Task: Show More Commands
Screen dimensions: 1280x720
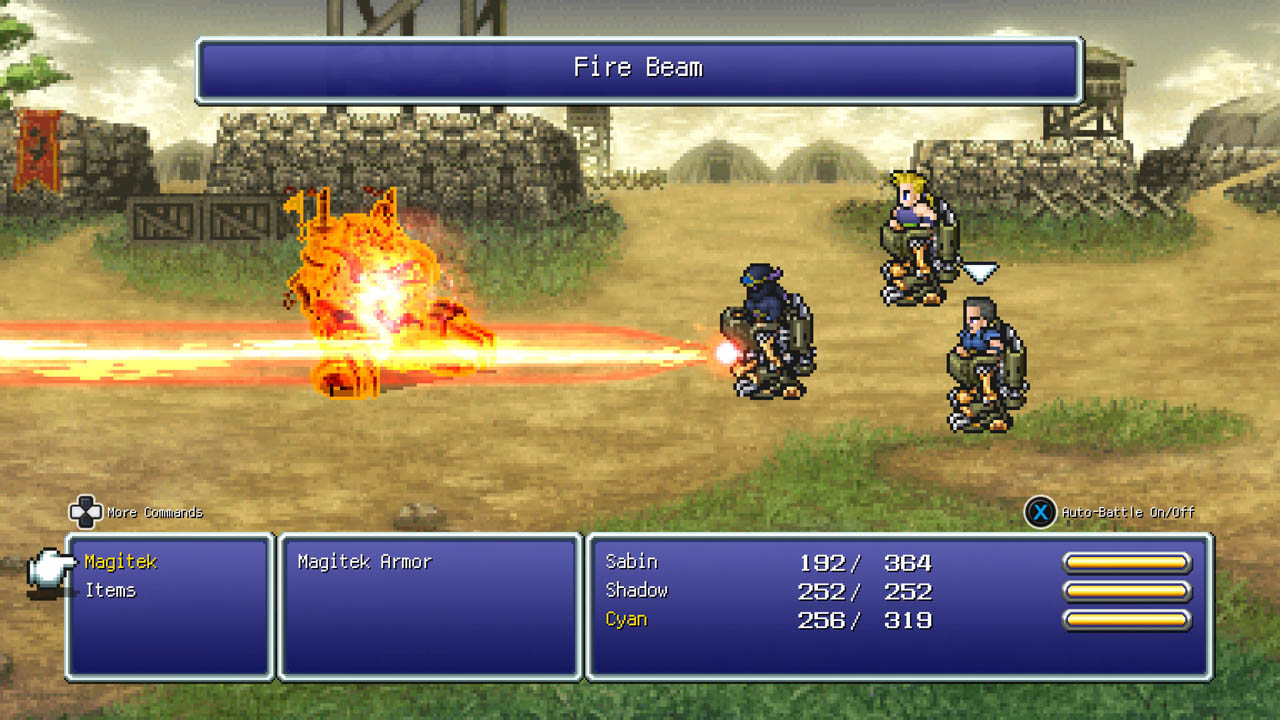Action: (x=86, y=512)
